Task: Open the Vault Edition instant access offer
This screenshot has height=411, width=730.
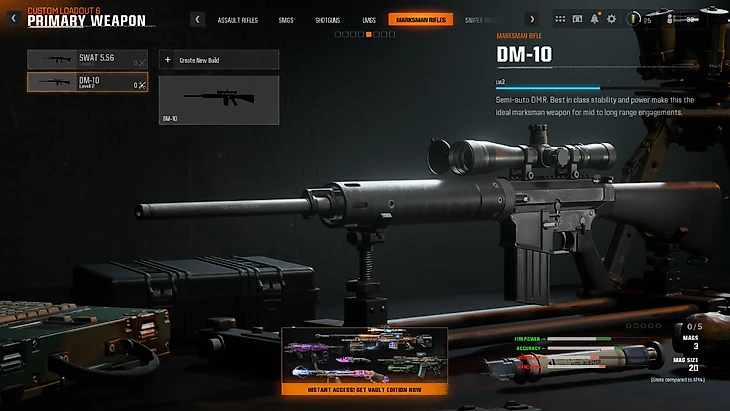Action: click(364, 361)
